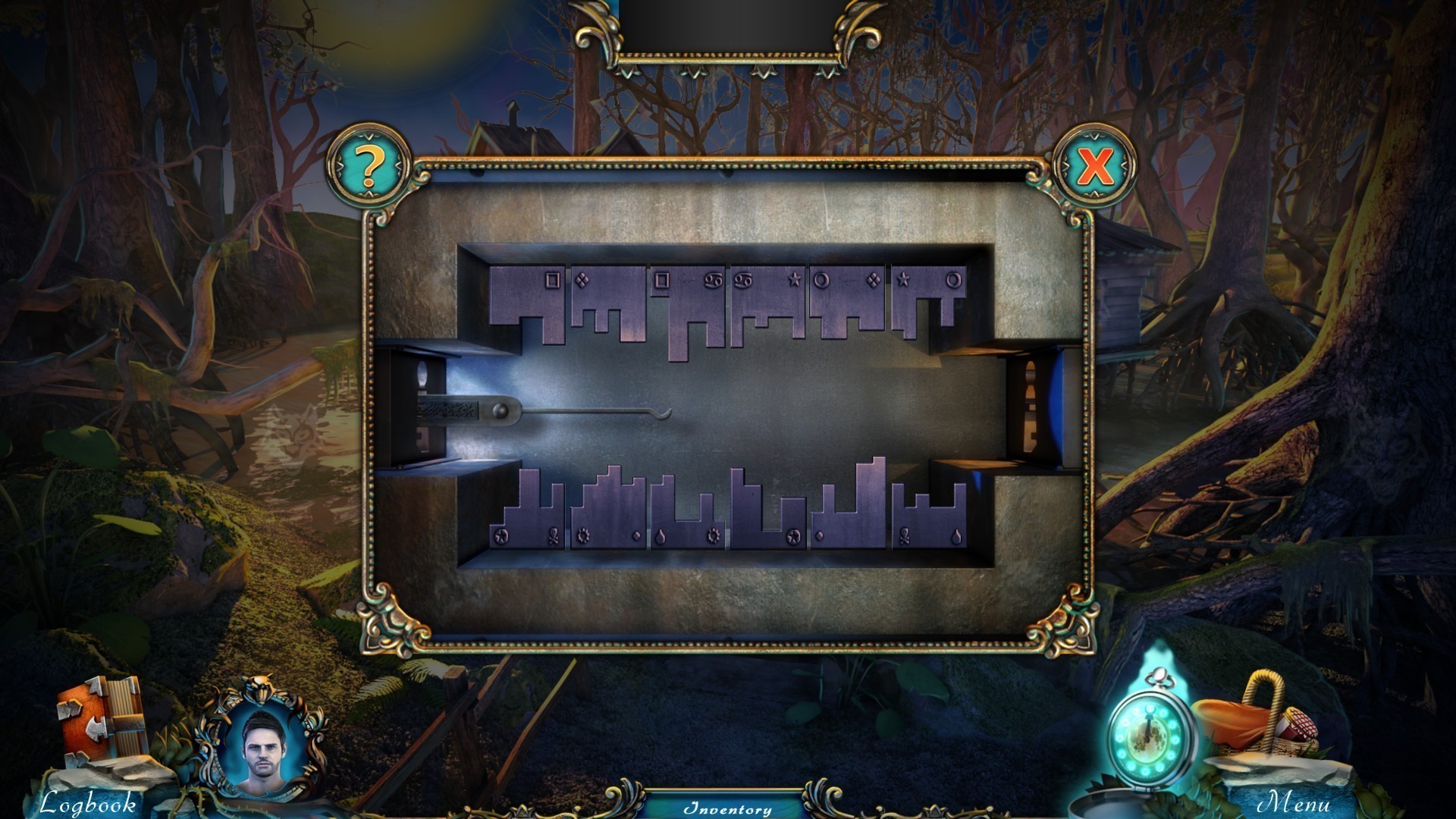Open the Menu

coord(1294,802)
